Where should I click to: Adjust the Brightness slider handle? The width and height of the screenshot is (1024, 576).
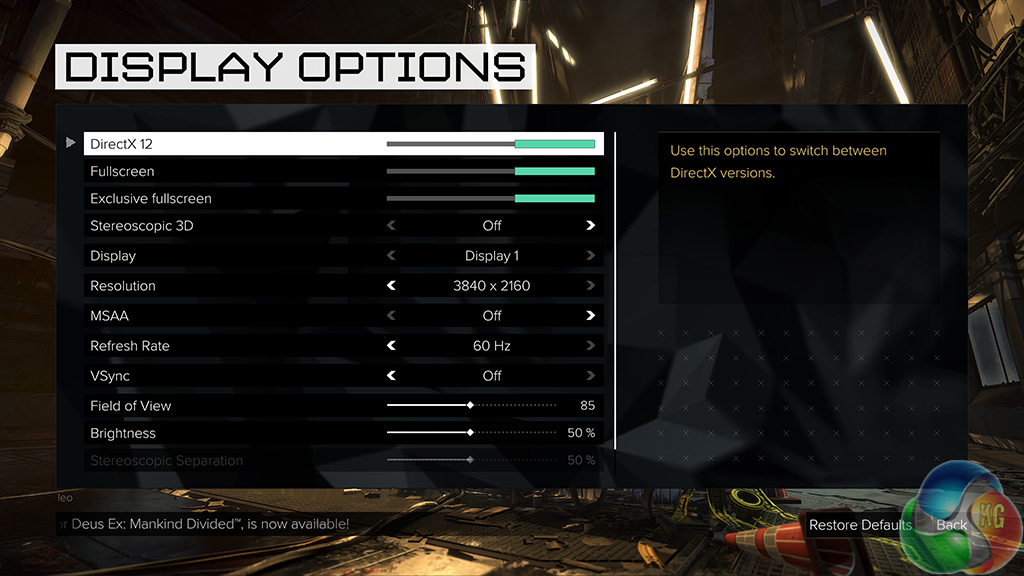tap(470, 433)
